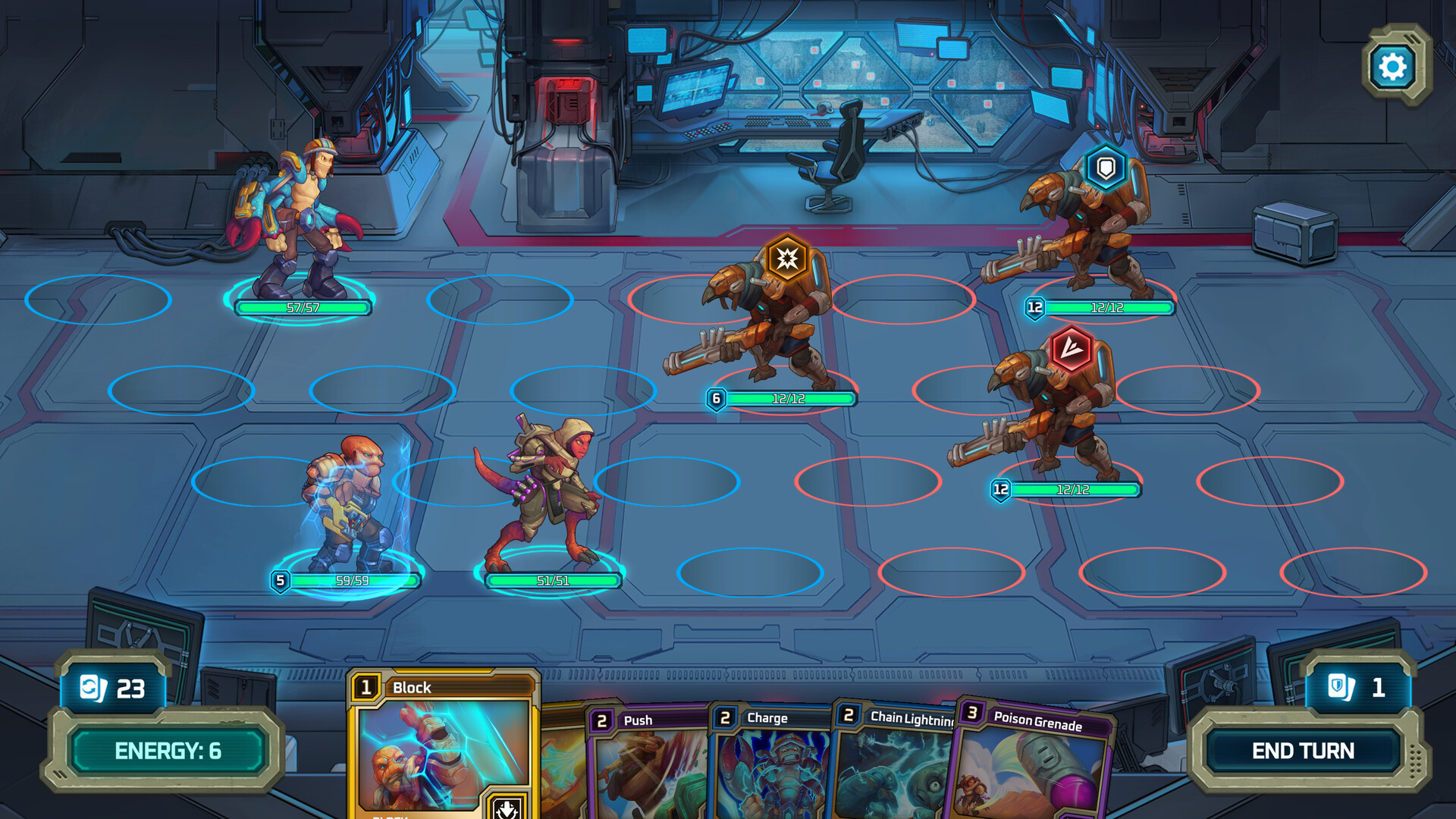Click the initiative 5 badge on the electrified alien
Image resolution: width=1456 pixels, height=819 pixels.
click(281, 580)
